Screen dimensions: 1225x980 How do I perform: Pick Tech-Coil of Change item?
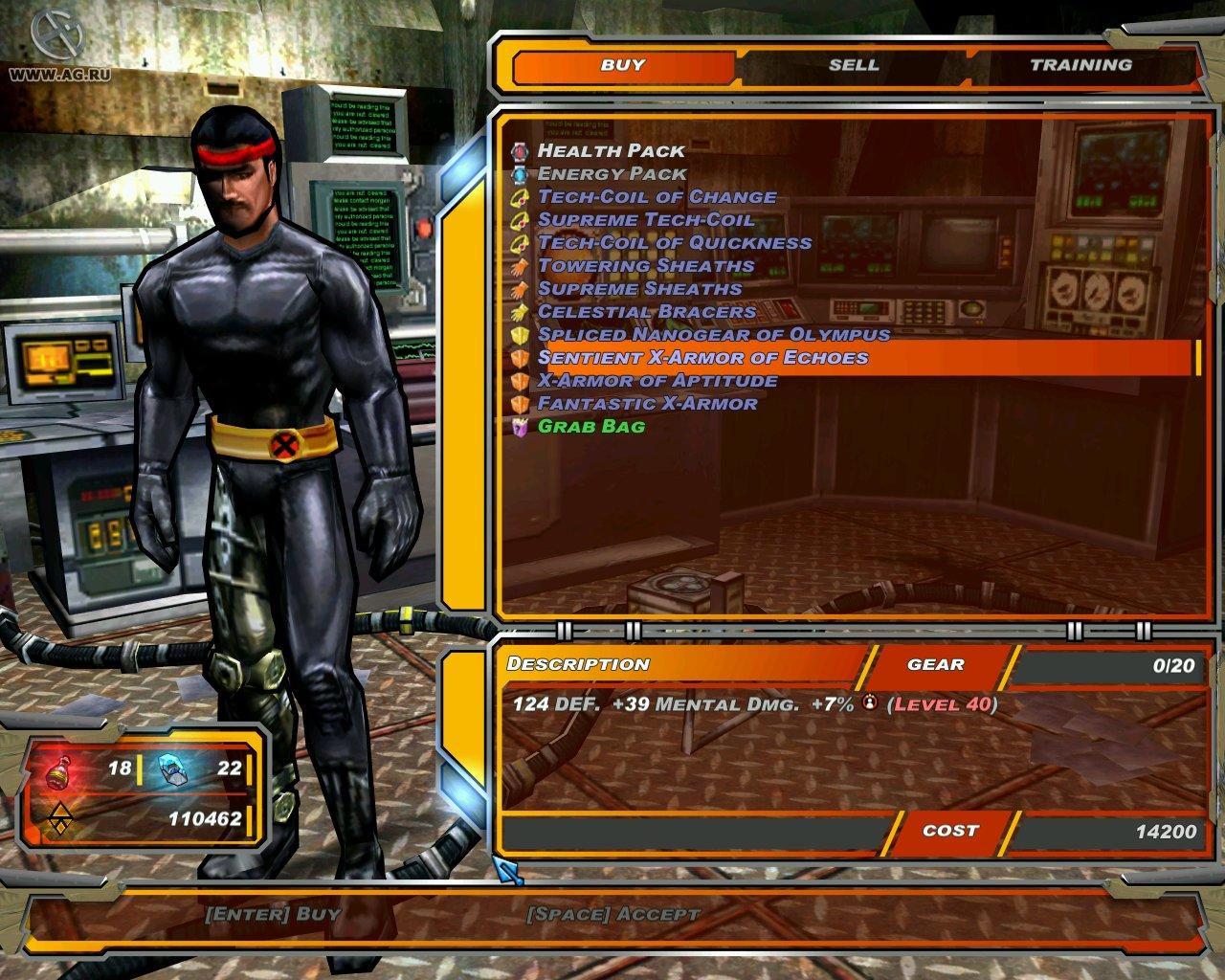click(x=657, y=196)
